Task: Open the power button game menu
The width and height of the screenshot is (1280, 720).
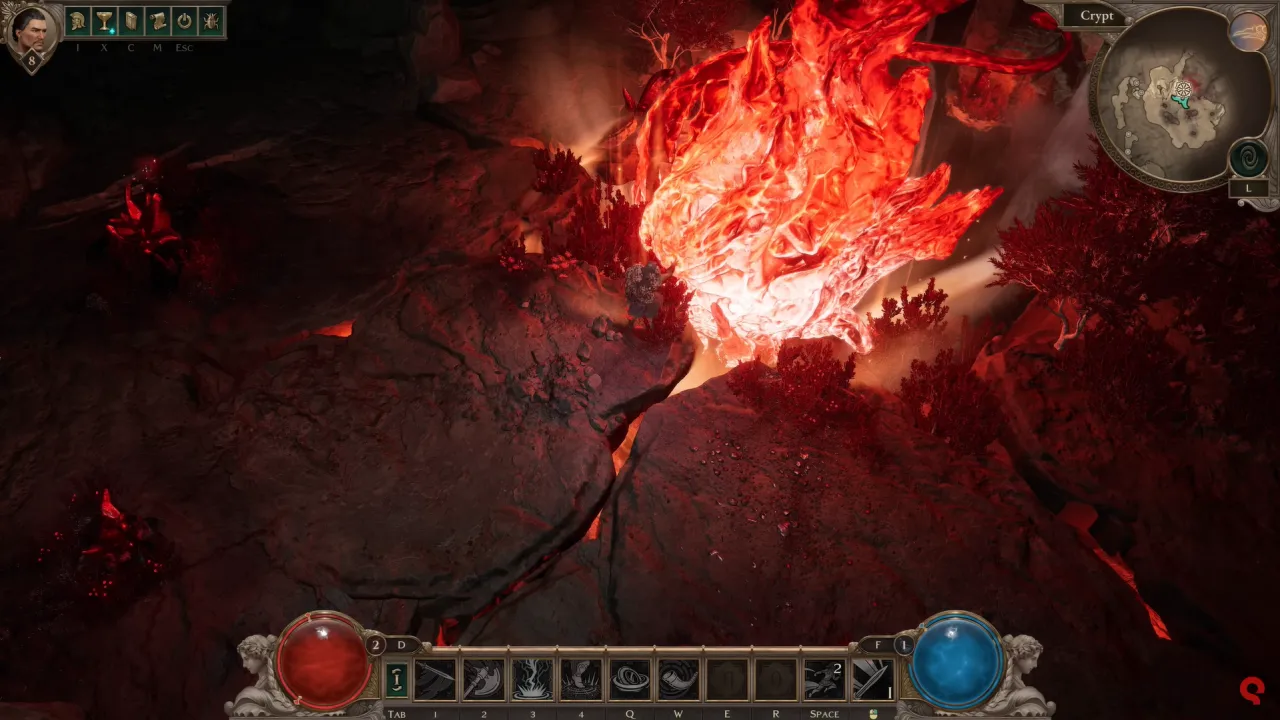Action: coord(184,21)
